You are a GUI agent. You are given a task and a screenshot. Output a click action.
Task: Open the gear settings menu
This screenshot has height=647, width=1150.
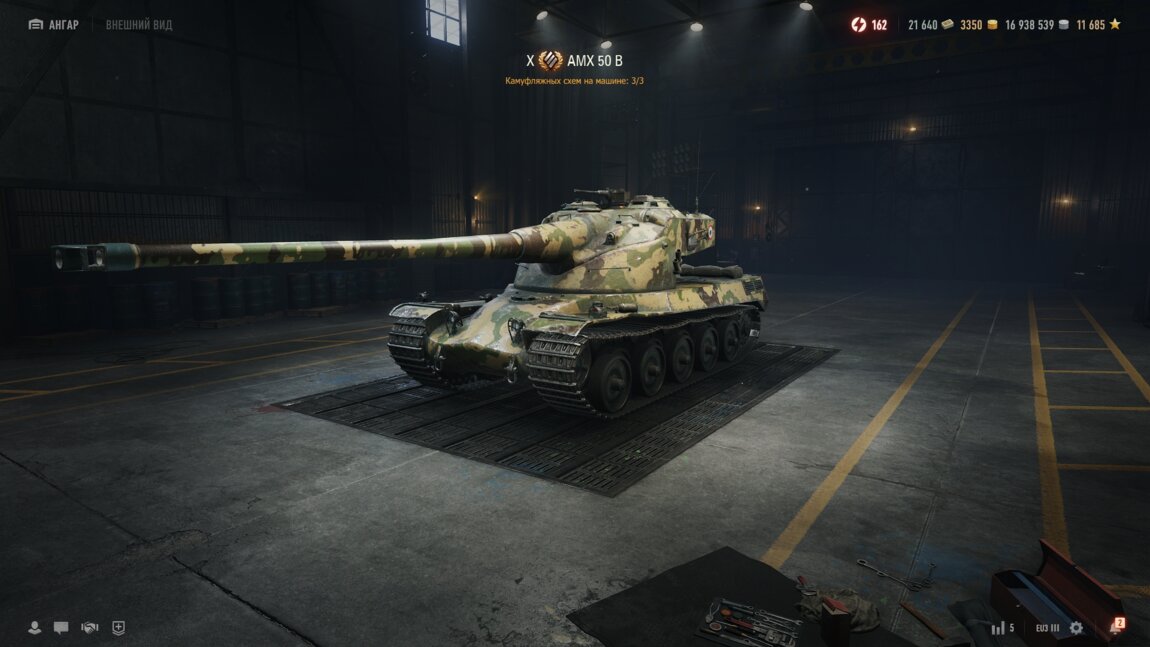coord(1076,628)
